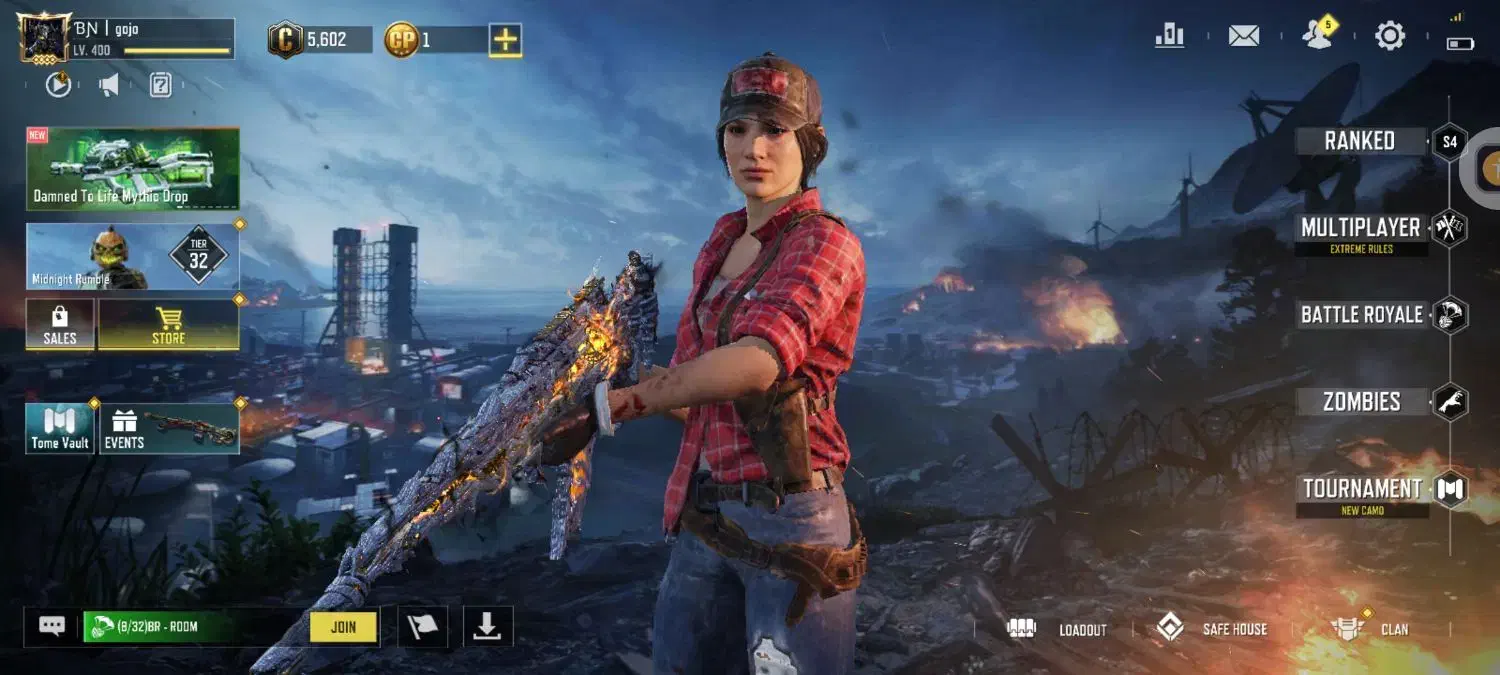The image size is (1500, 675).
Task: Choose Battle Royale mode
Action: (1361, 315)
